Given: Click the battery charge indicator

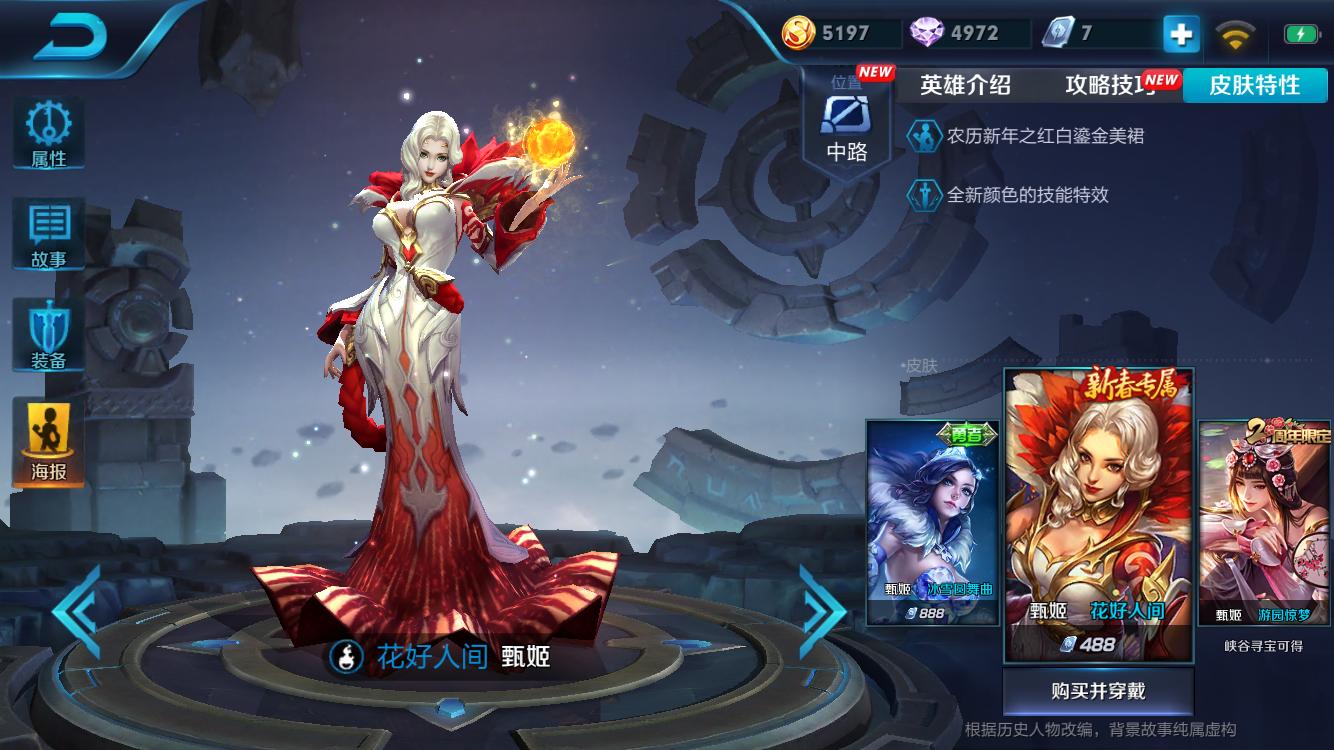Looking at the screenshot, I should point(1300,32).
